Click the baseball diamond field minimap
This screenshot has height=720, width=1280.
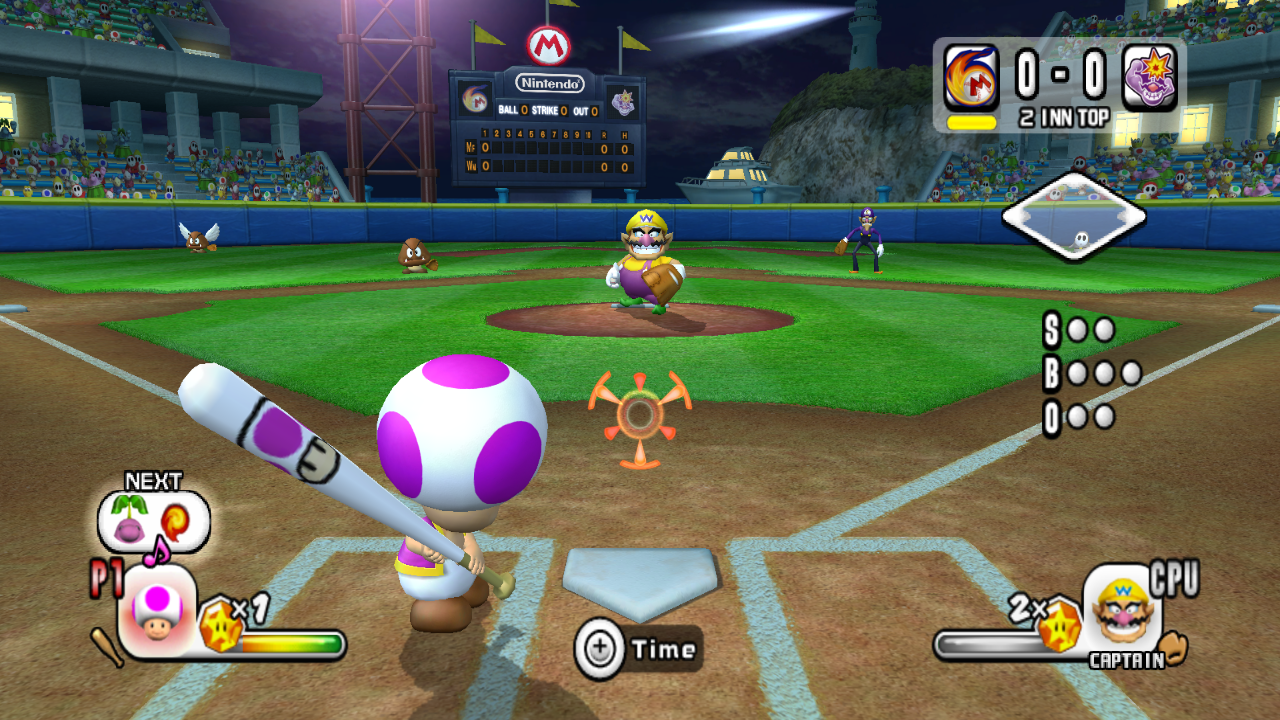[x=1073, y=216]
